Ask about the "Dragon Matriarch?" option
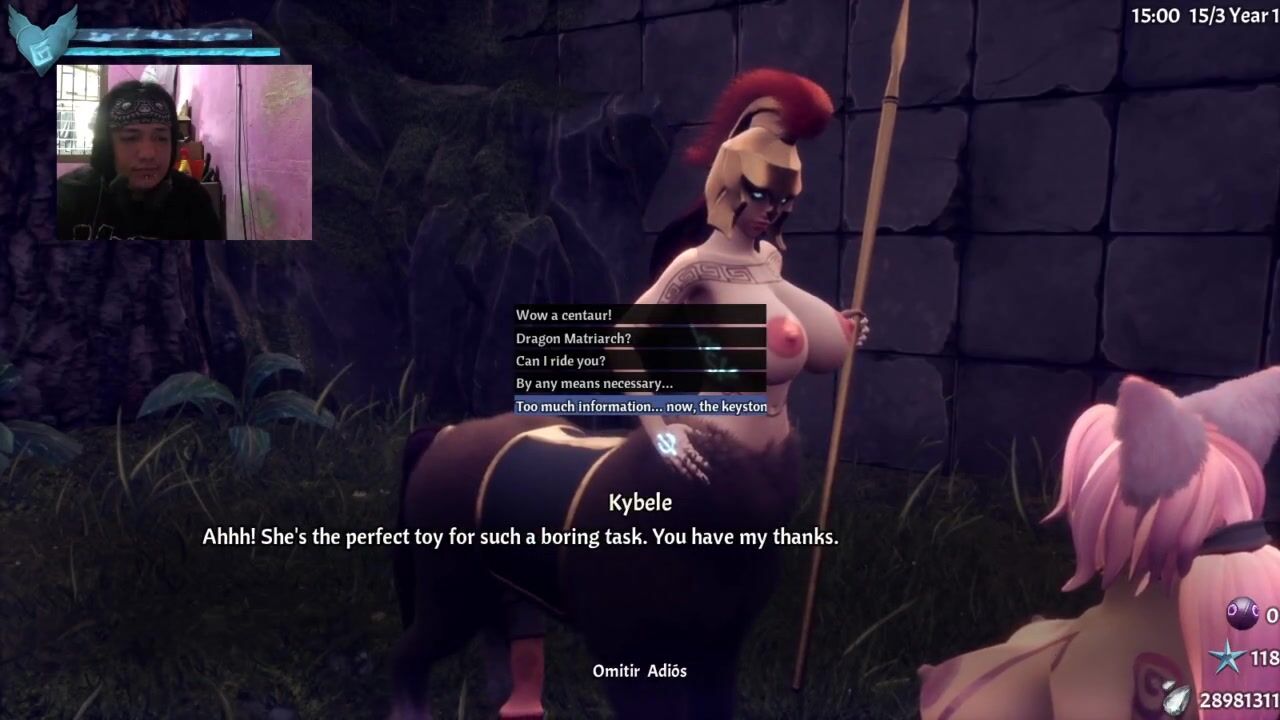1280x720 pixels. 573,339
